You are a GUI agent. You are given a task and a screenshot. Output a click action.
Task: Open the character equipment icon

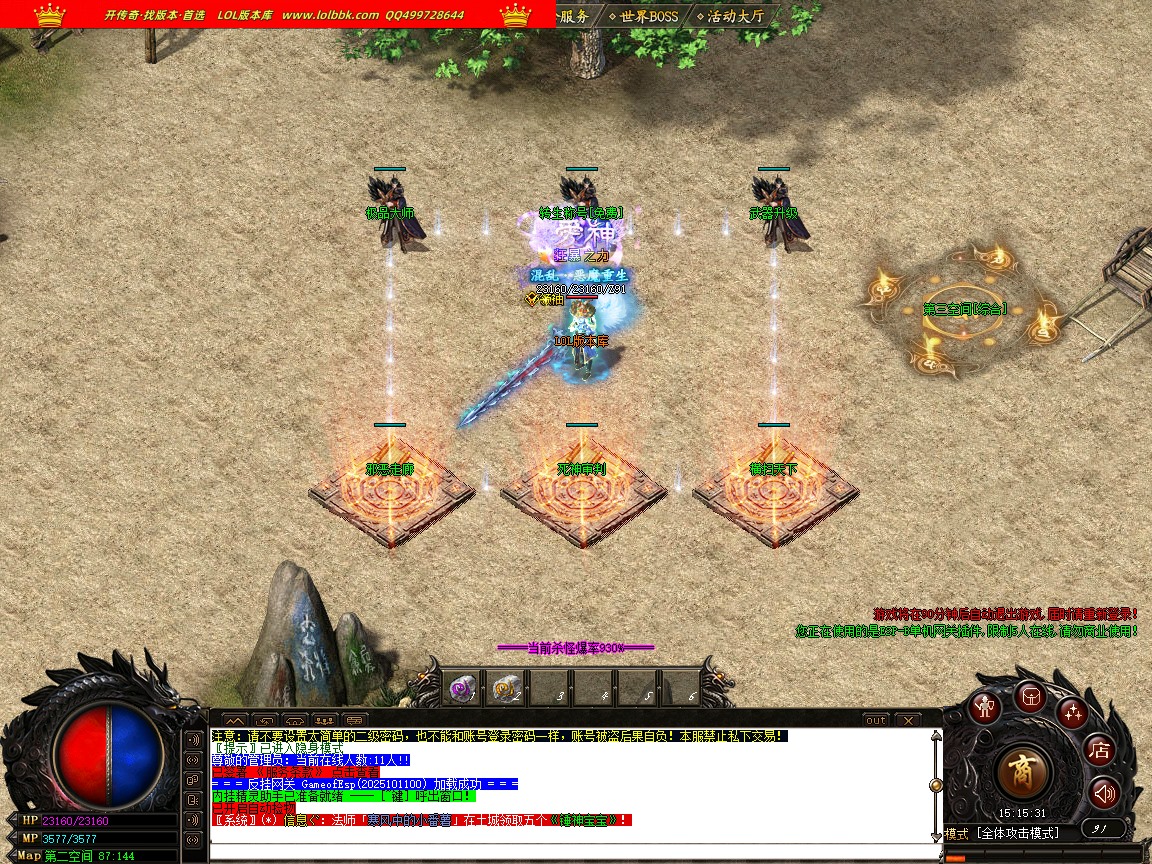click(987, 706)
